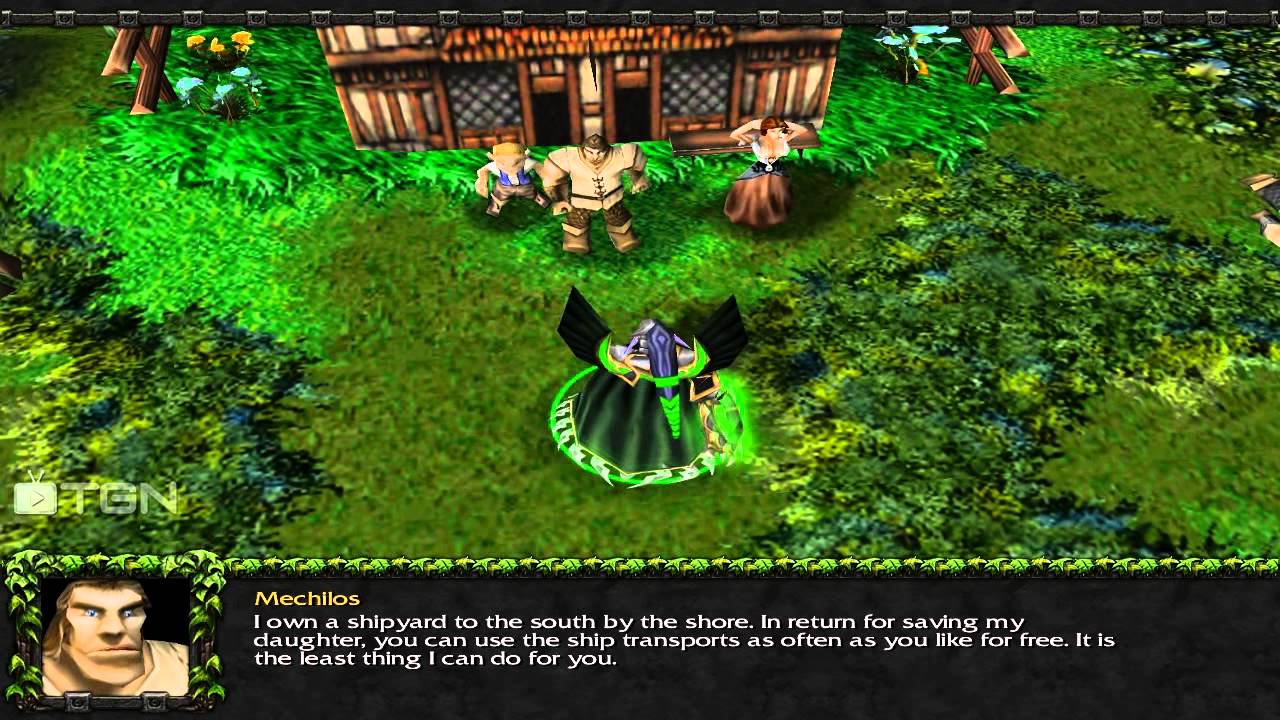Viewport: 1280px width, 720px height.
Task: Click the TGN channel watermark logo
Action: click(95, 496)
